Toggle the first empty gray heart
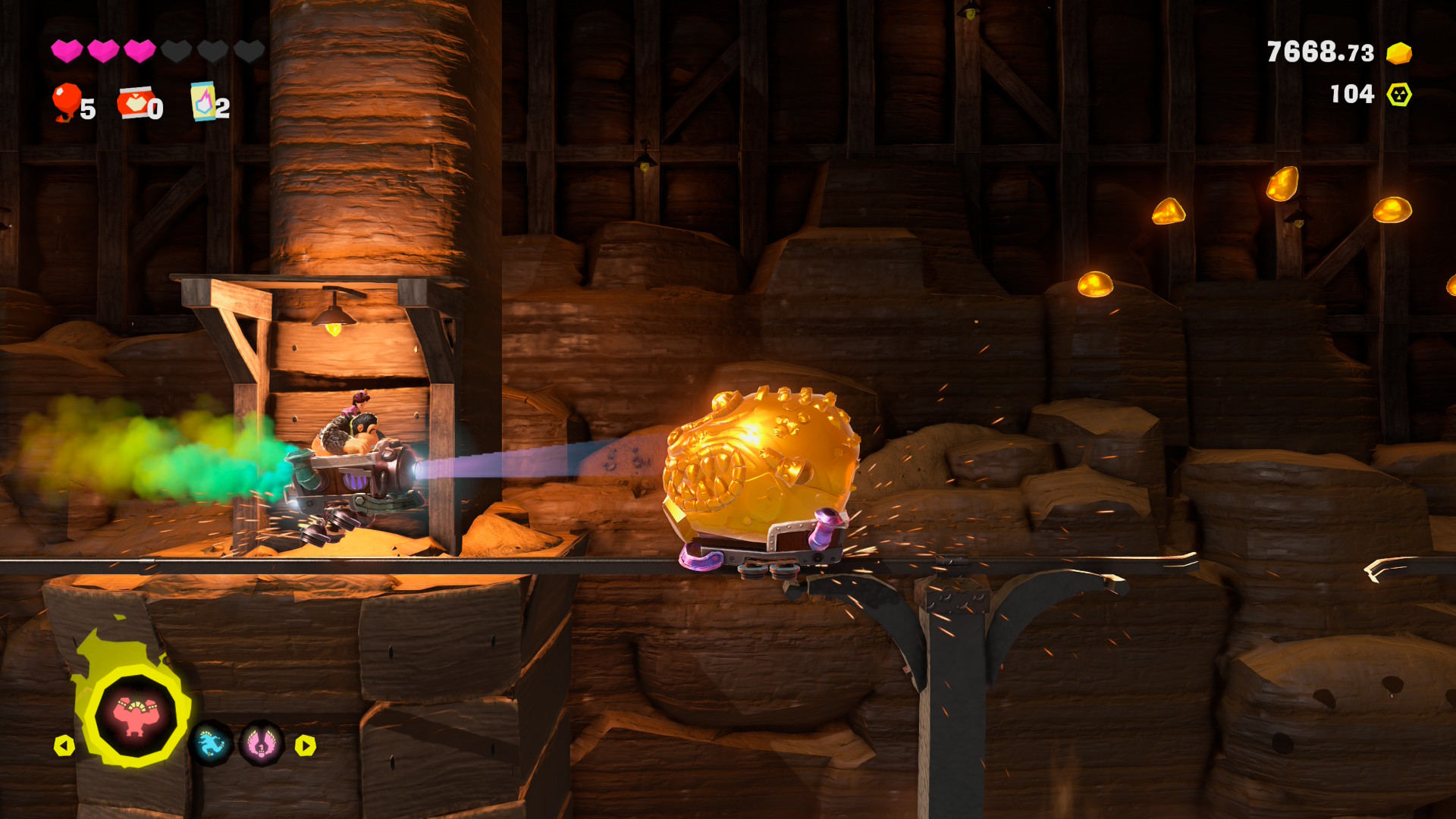The height and width of the screenshot is (819, 1456). (176, 51)
